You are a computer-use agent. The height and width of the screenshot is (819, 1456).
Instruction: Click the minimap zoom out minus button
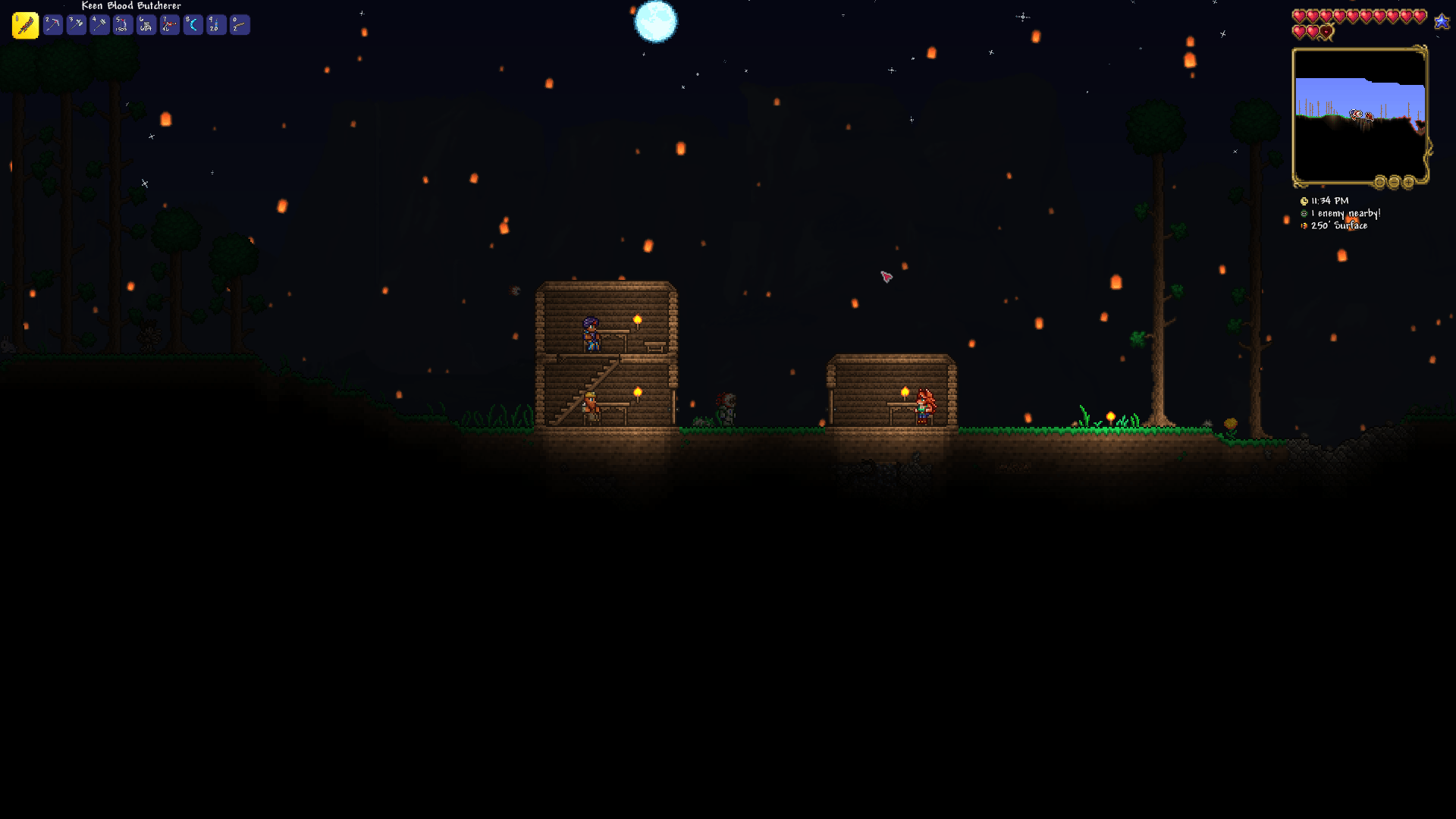(1394, 181)
